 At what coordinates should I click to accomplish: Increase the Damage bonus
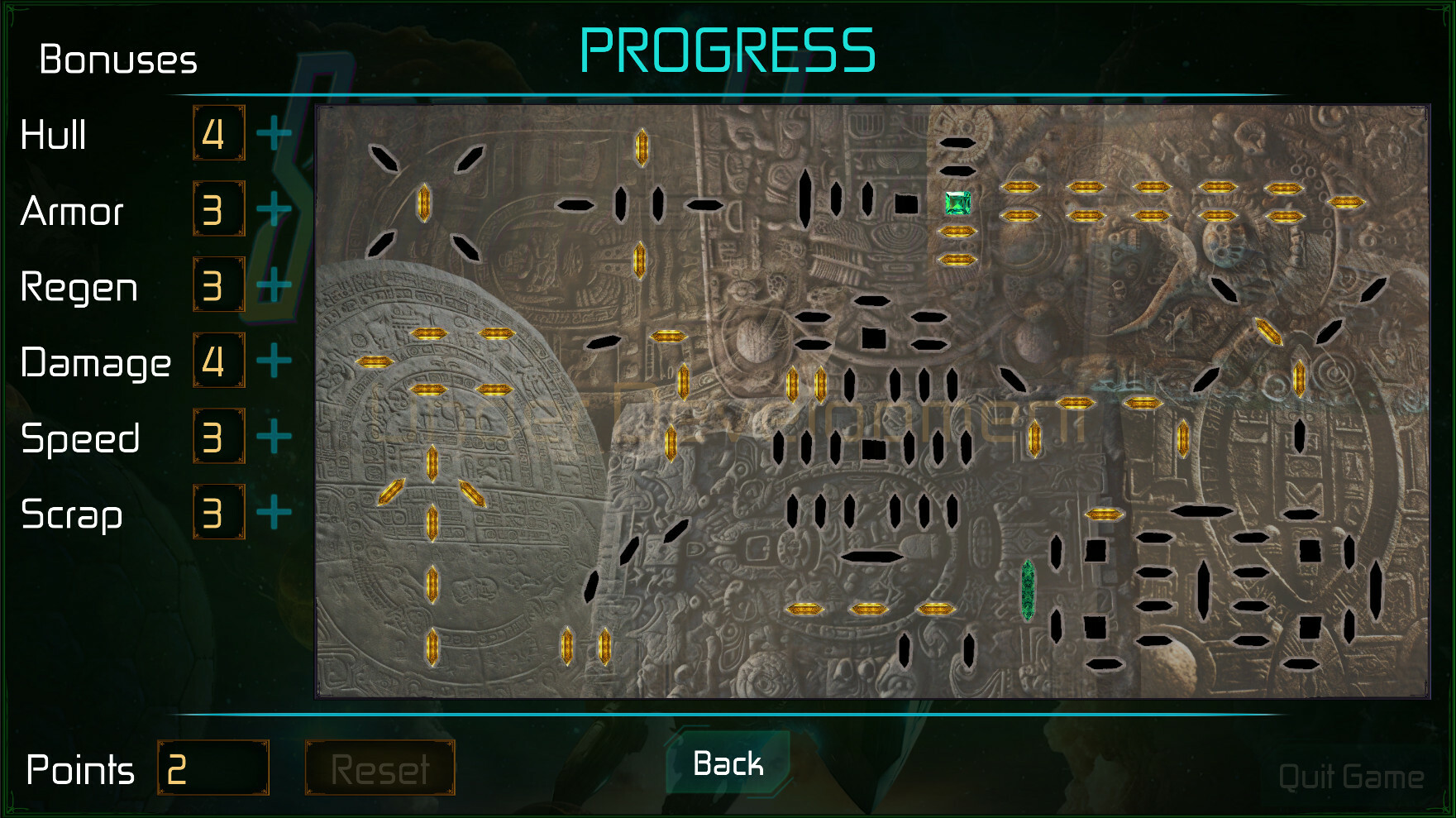pyautogui.click(x=273, y=361)
